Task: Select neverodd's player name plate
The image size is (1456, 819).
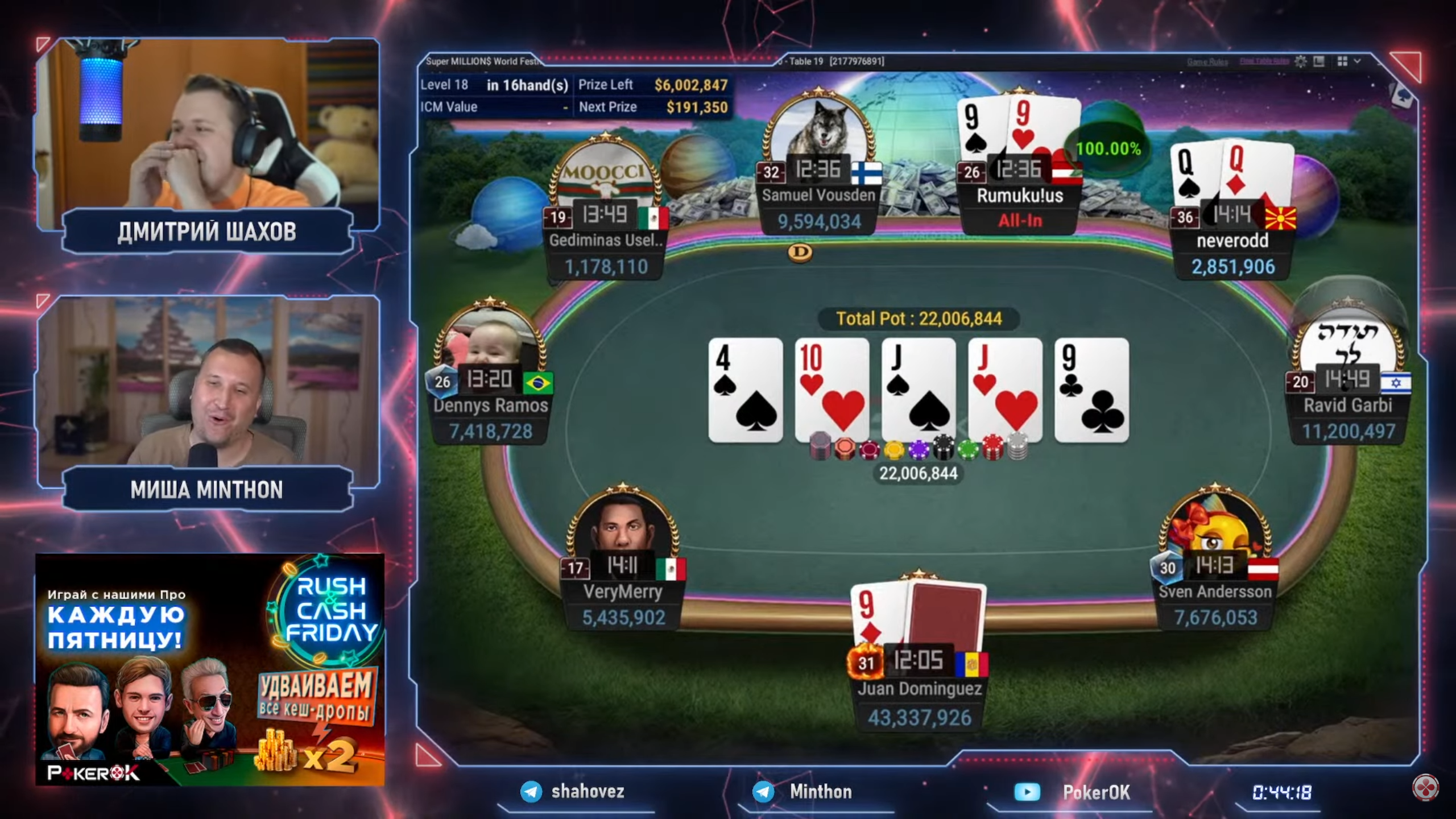Action: 1232,241
